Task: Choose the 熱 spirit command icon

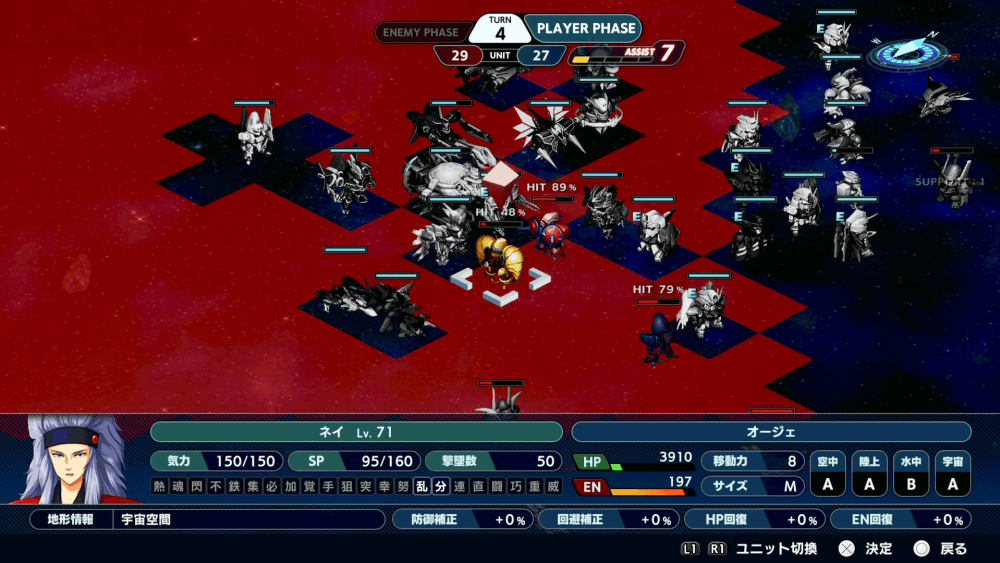Action: pyautogui.click(x=160, y=487)
